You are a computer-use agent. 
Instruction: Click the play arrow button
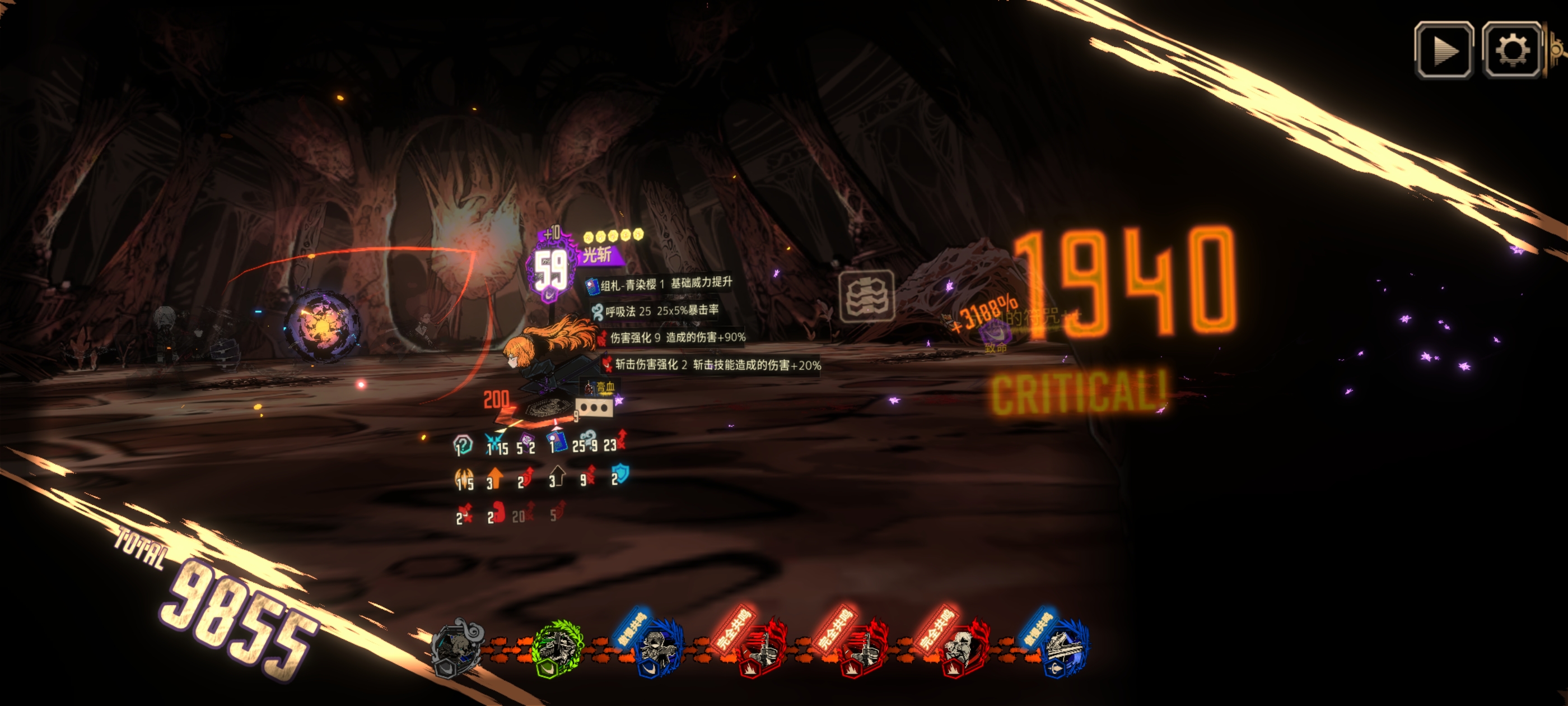[x=1443, y=50]
